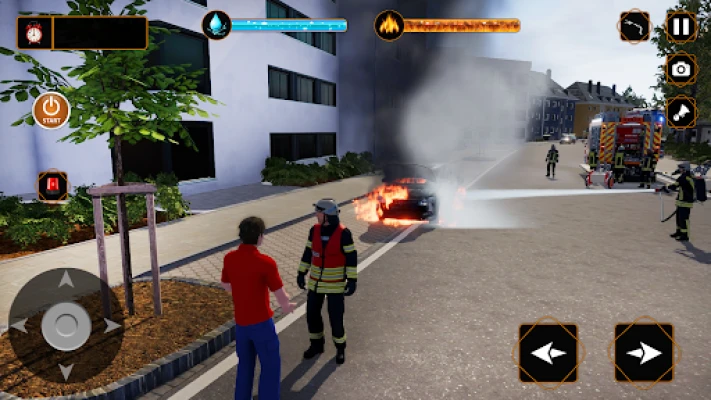Activate the fire hose icon
Viewport: 711px width, 400px height.
pos(634,26)
